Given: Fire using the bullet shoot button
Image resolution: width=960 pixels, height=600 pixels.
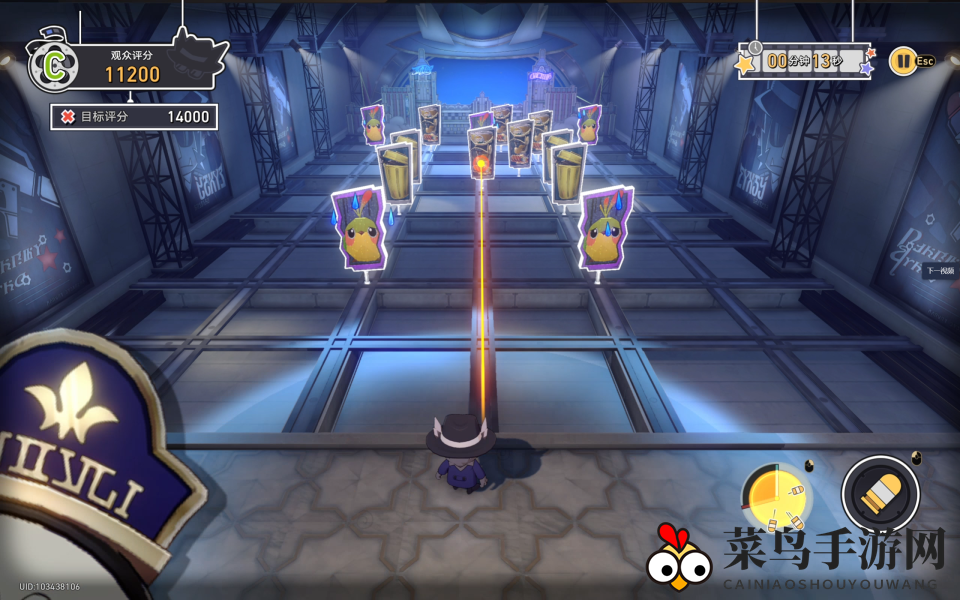Looking at the screenshot, I should [880, 494].
